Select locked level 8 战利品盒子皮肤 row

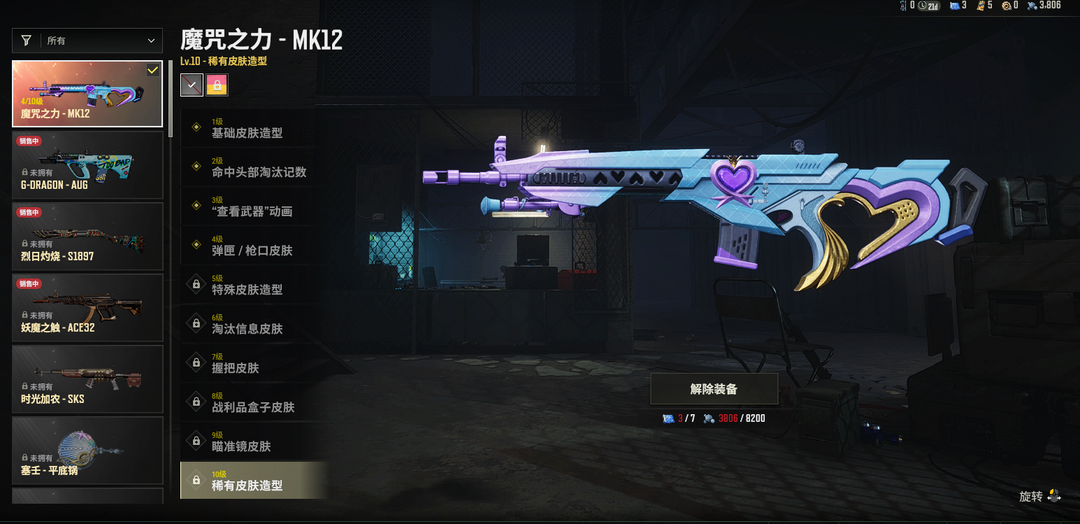tap(253, 402)
